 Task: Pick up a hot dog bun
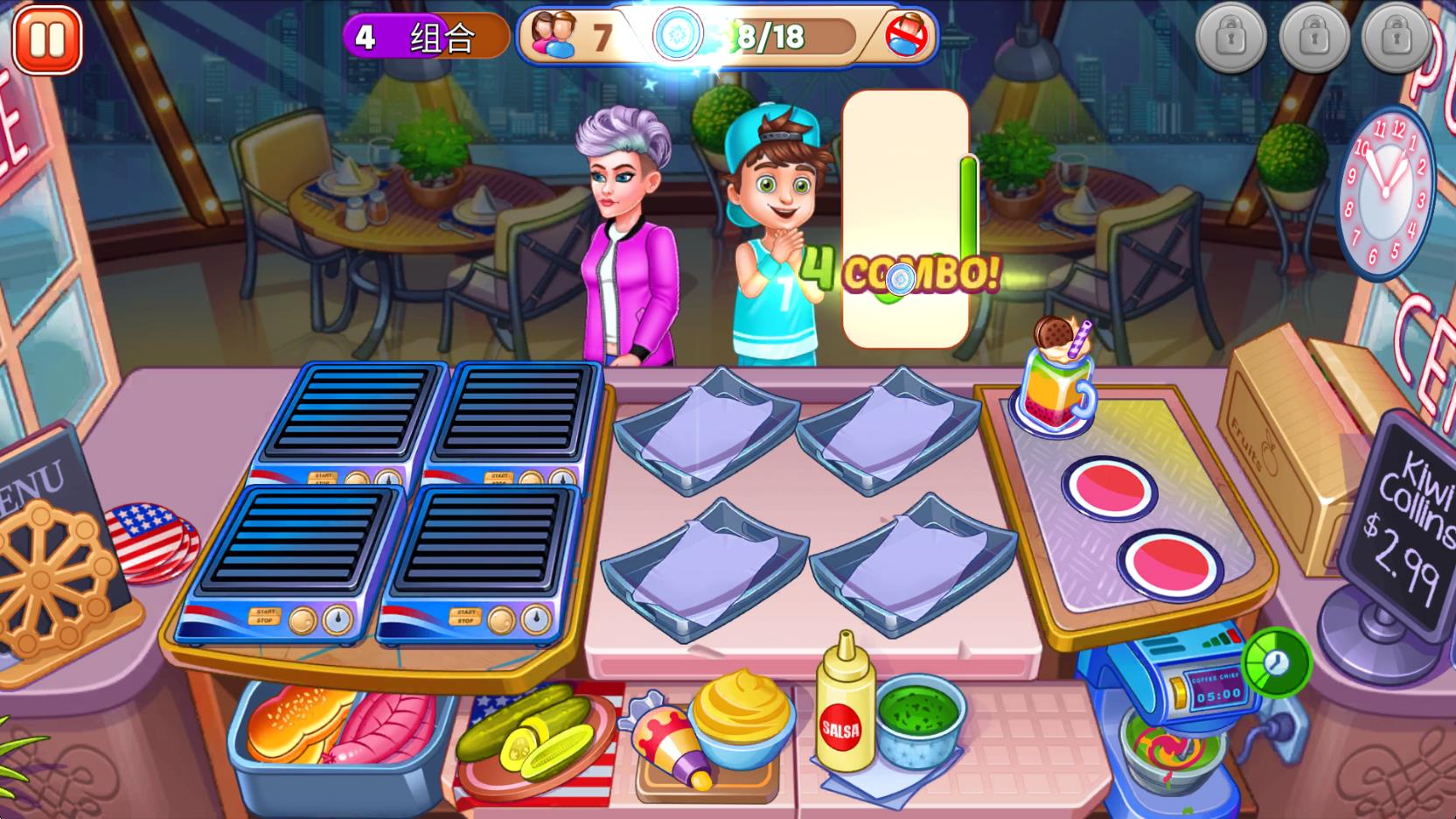click(288, 723)
